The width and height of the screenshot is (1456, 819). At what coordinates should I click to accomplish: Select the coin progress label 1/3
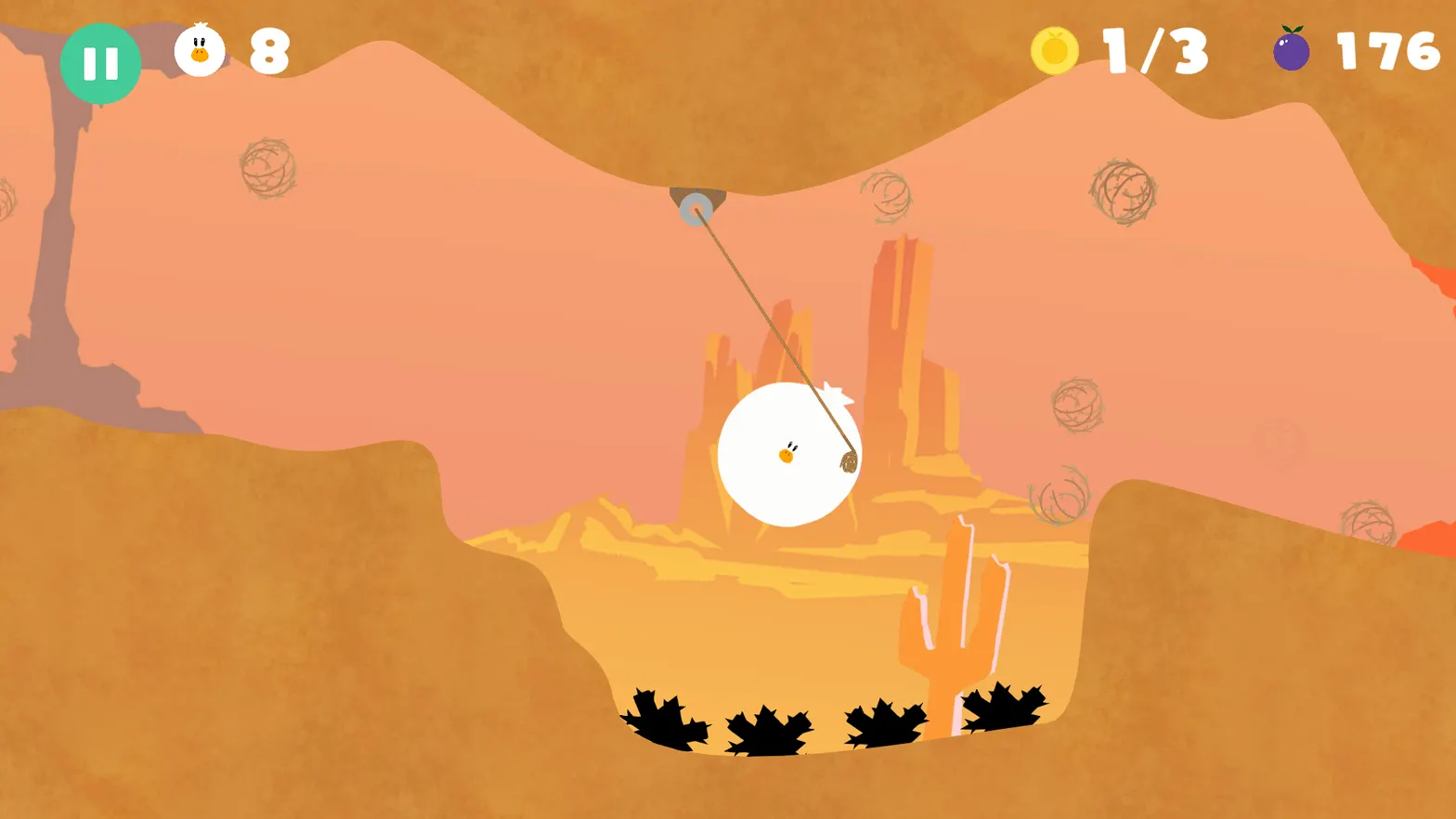point(1153,52)
